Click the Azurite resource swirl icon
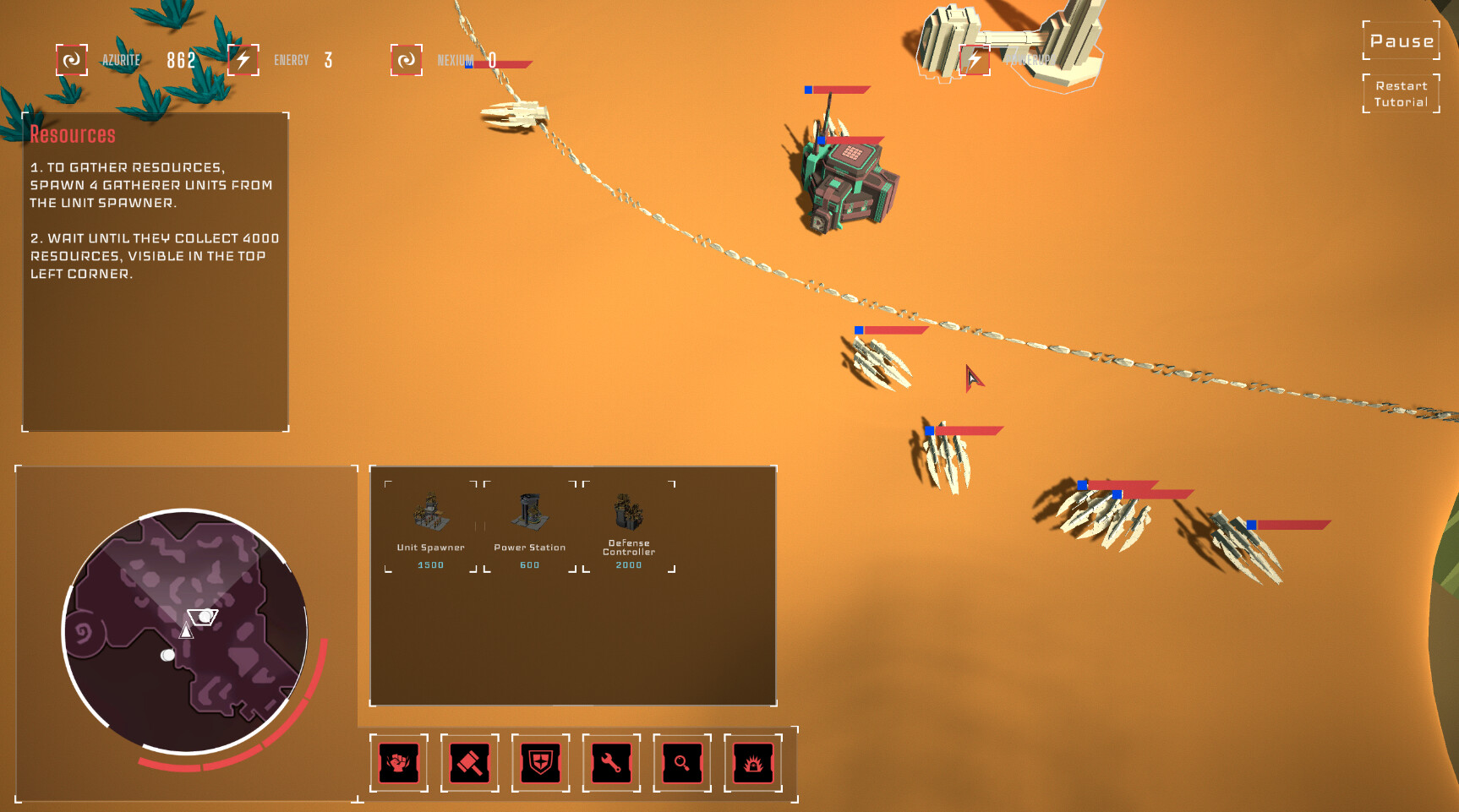The width and height of the screenshot is (1459, 812). click(72, 60)
